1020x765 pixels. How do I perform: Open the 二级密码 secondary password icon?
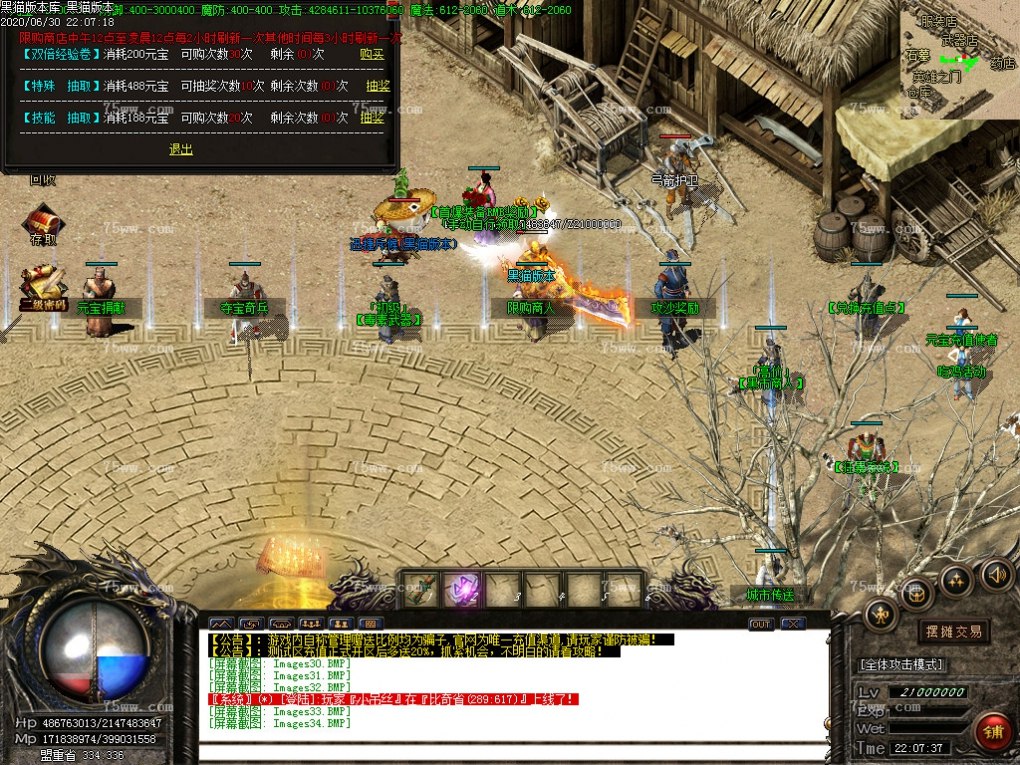pyautogui.click(x=43, y=289)
